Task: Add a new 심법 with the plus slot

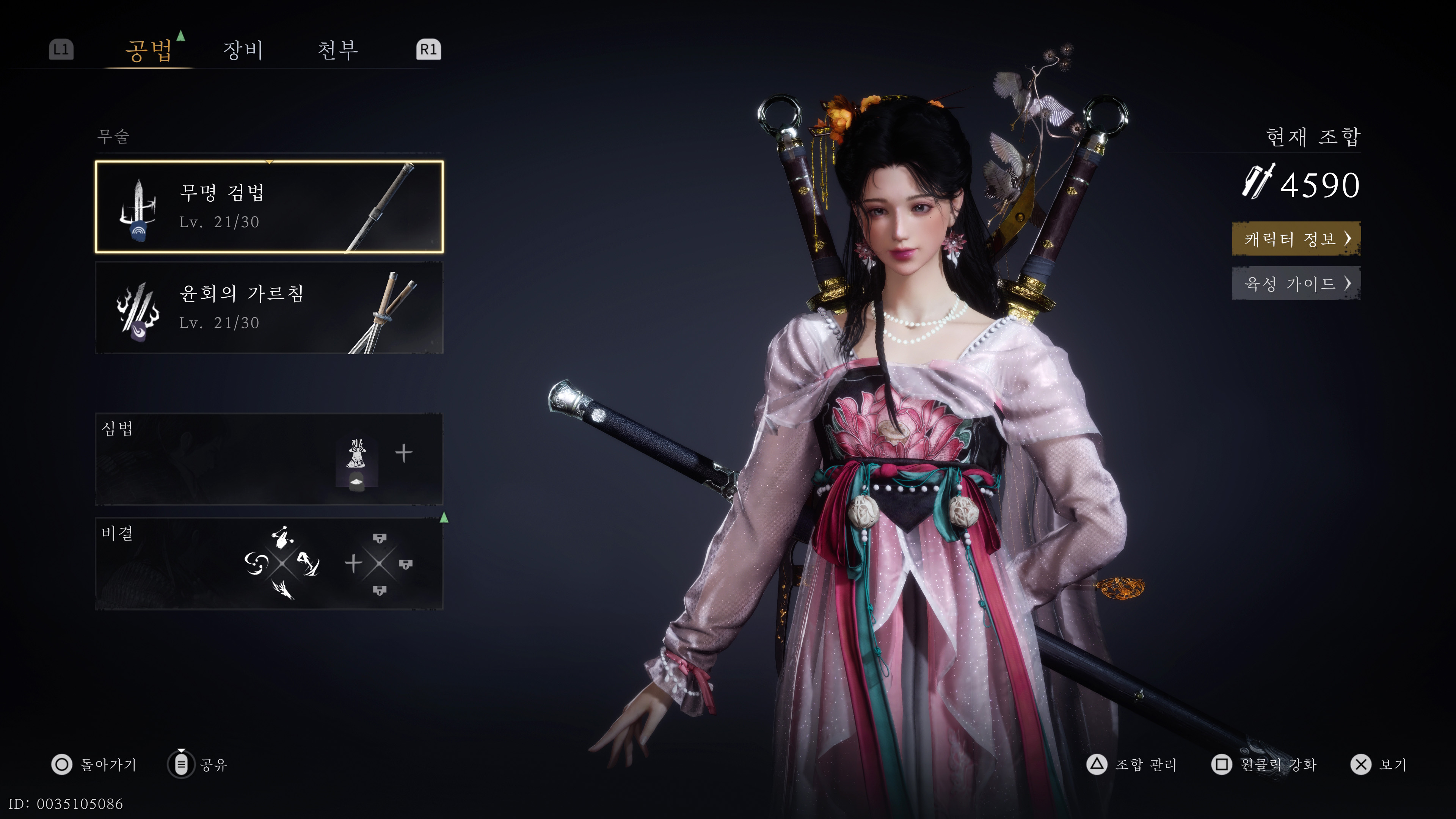Action: pyautogui.click(x=403, y=453)
